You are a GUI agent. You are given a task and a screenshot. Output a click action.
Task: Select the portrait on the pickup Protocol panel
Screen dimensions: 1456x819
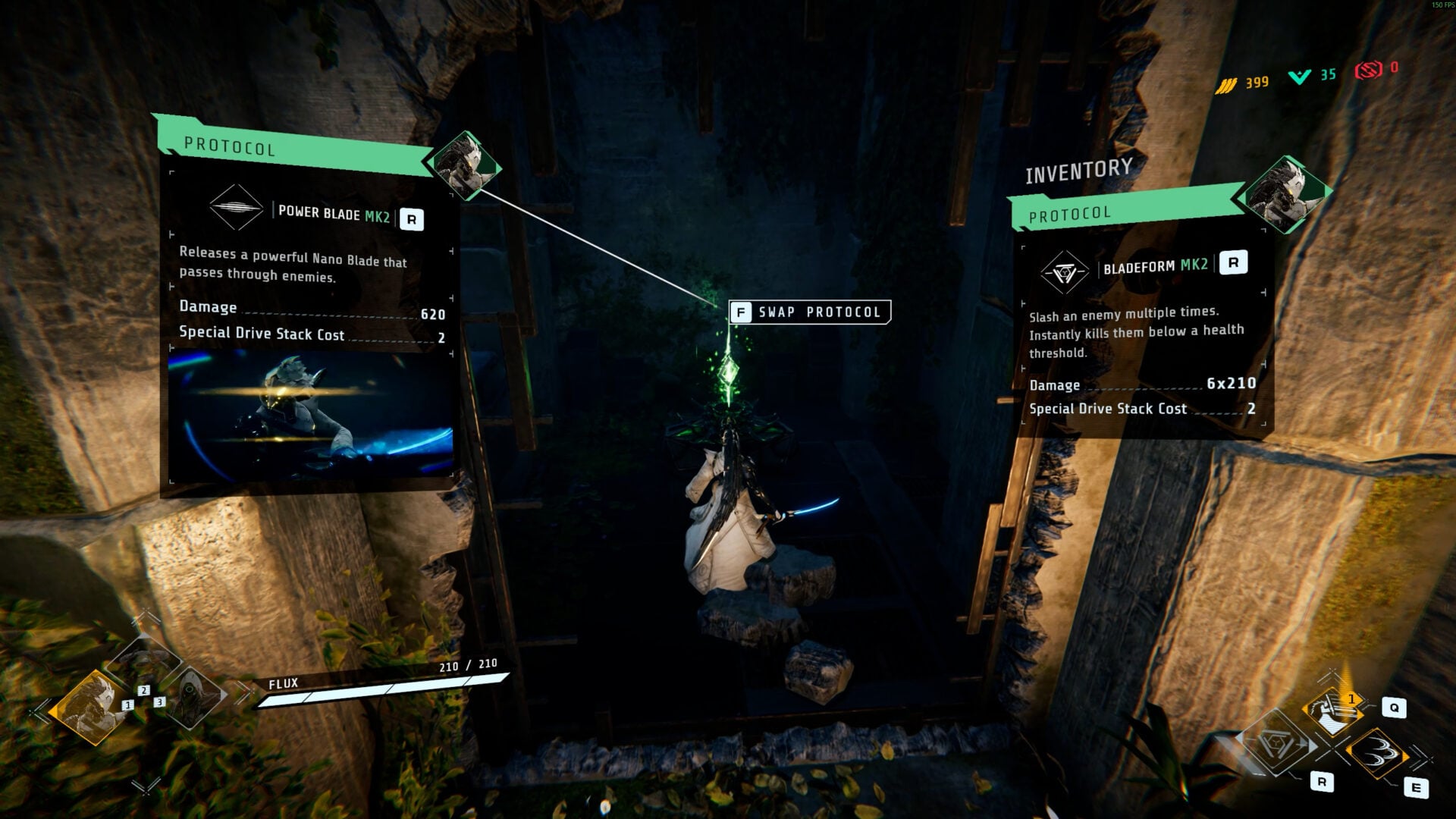tap(465, 165)
